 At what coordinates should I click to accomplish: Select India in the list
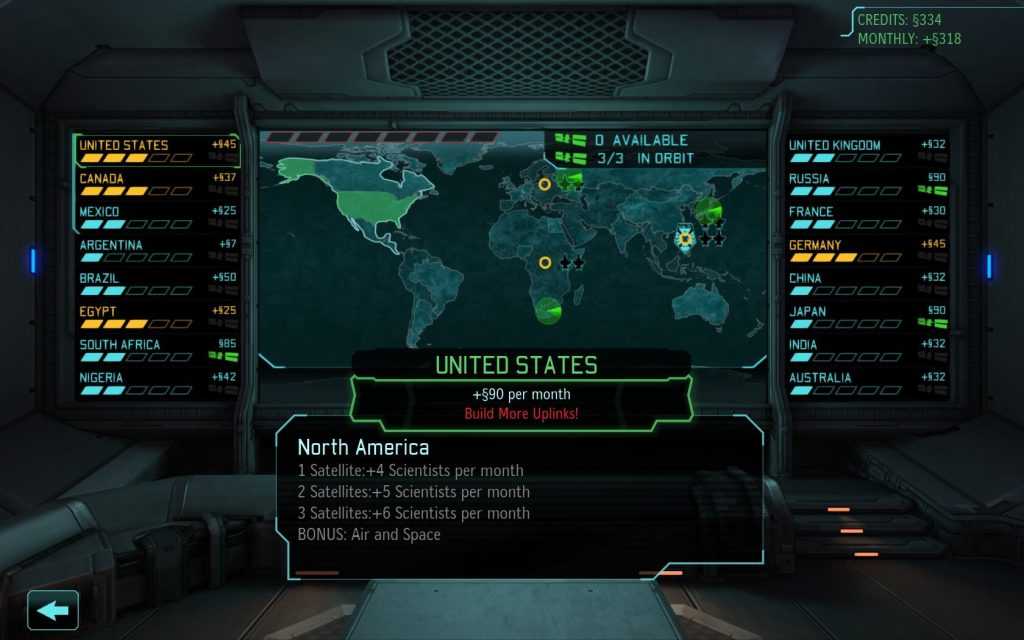point(866,349)
